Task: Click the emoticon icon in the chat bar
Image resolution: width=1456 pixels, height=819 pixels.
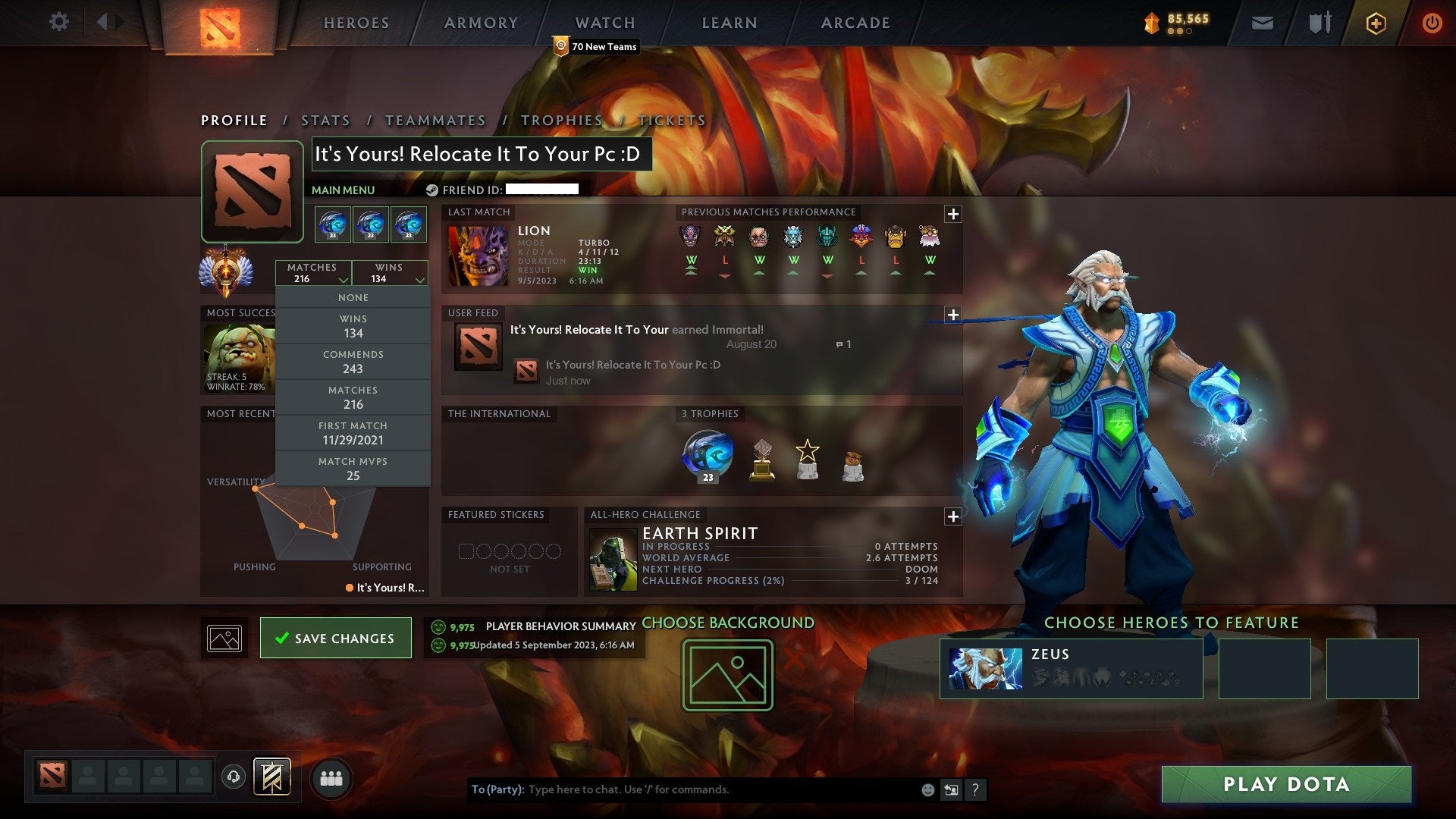Action: tap(927, 789)
